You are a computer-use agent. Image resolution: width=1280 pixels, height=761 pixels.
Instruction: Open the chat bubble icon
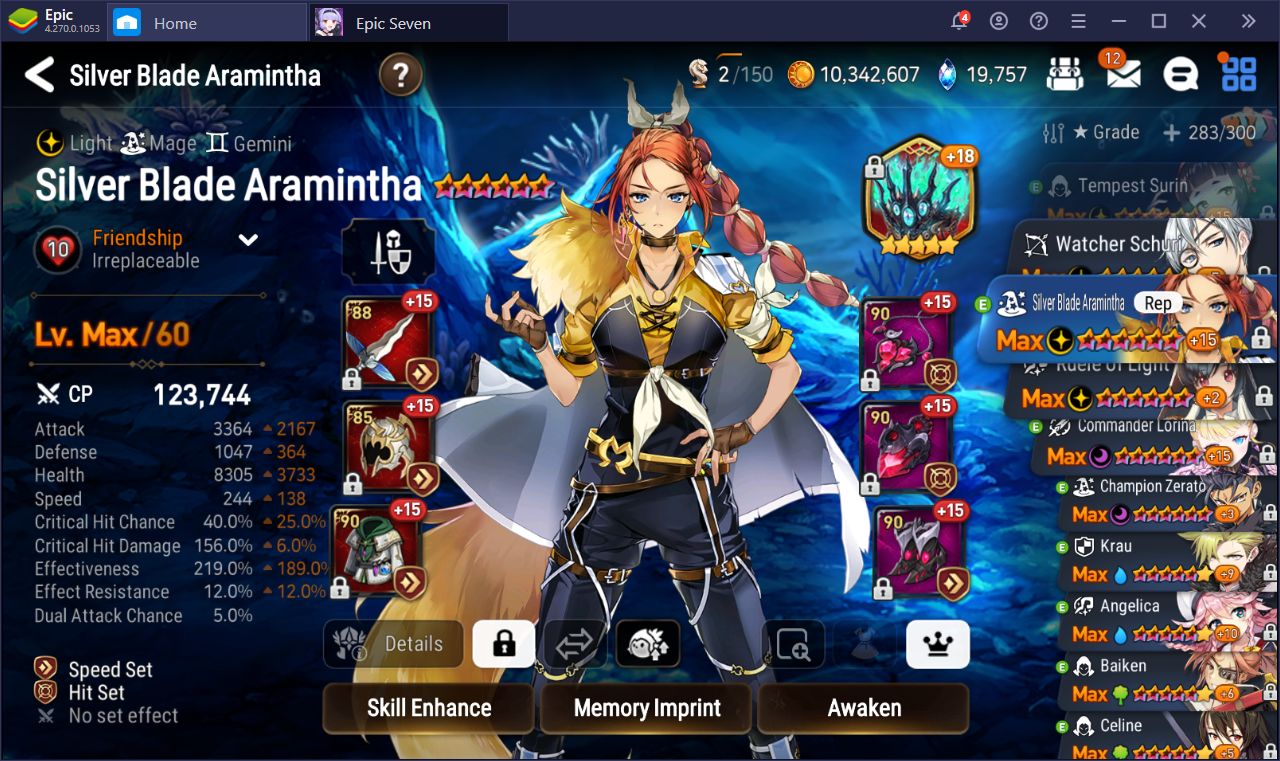pyautogui.click(x=1180, y=73)
